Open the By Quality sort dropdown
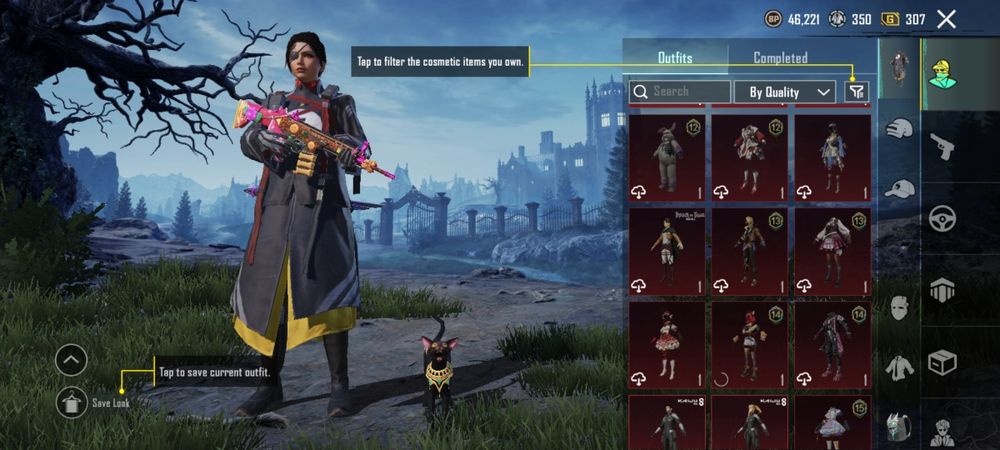Screen dimensions: 1000x450 point(785,92)
